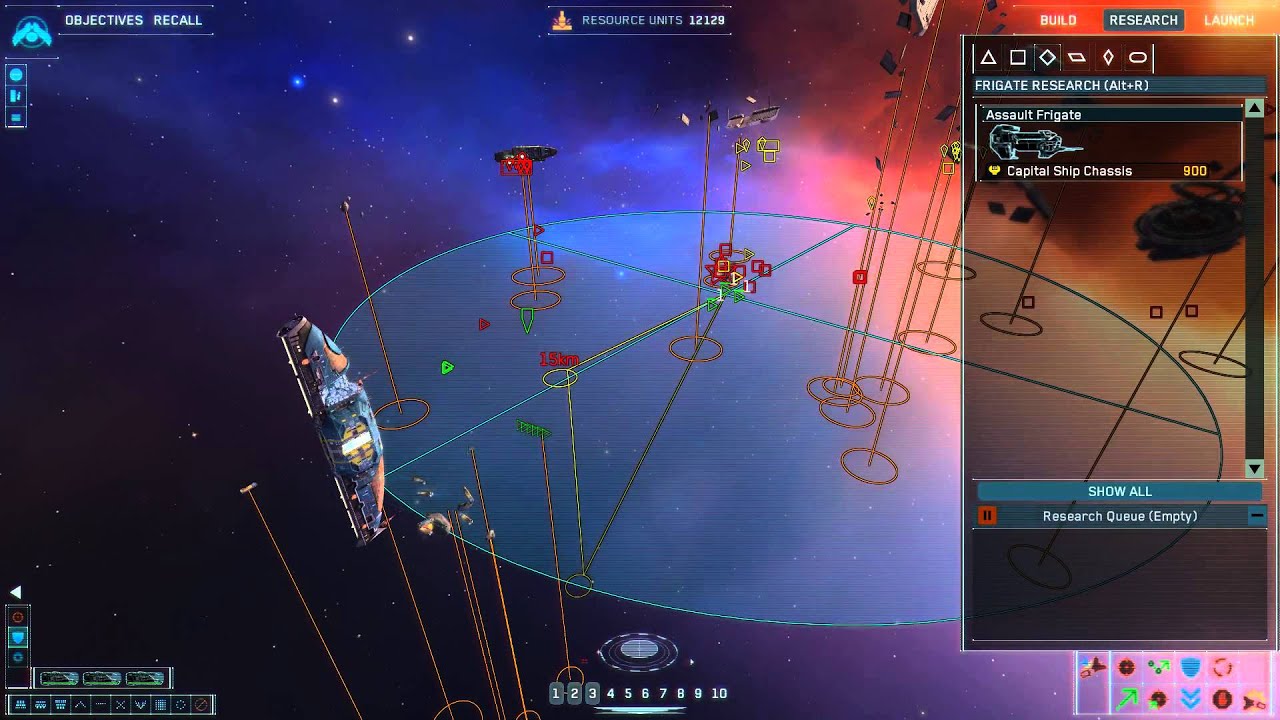Select the parallelogram research category
The width and height of the screenshot is (1280, 720).
point(1077,57)
